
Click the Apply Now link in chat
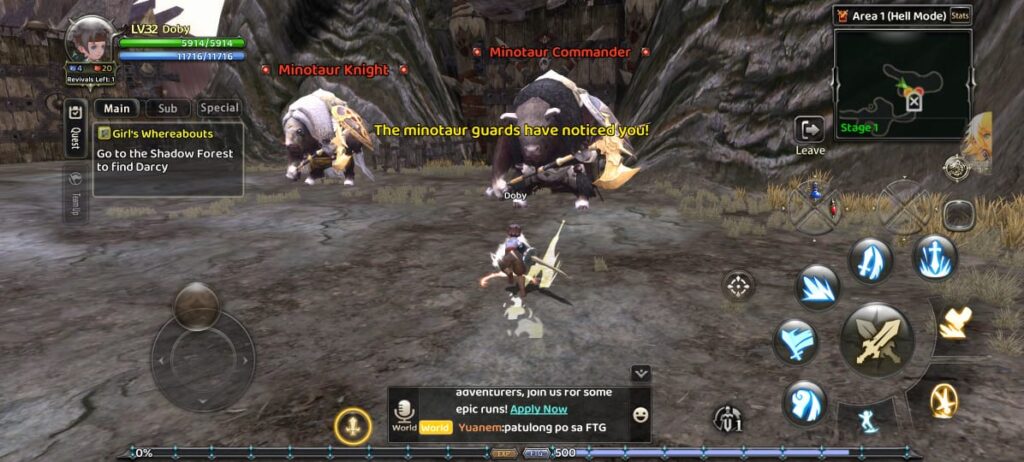[538, 409]
